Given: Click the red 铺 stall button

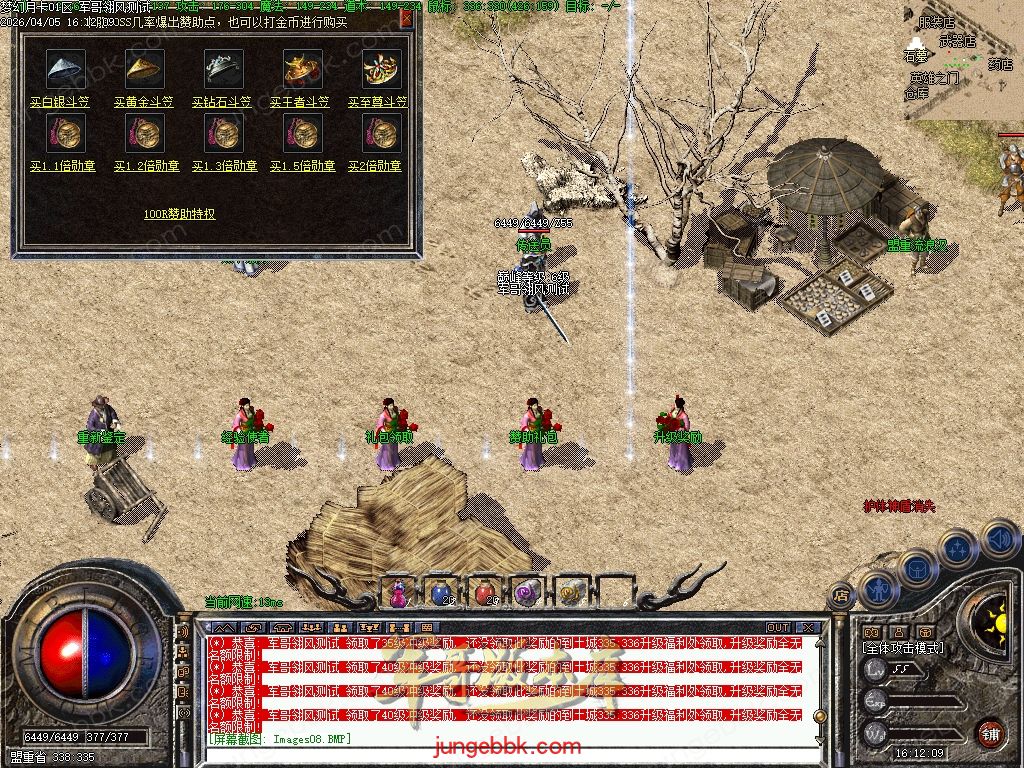Looking at the screenshot, I should [989, 733].
